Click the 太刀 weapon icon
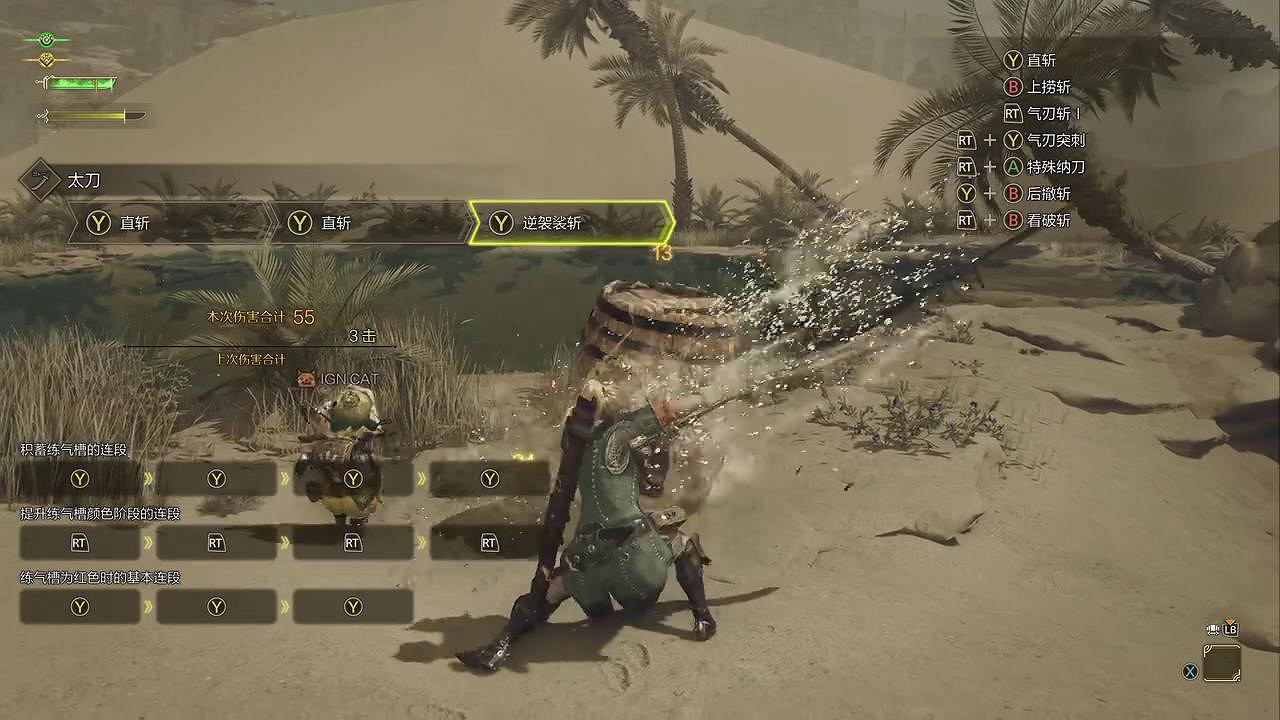This screenshot has width=1280, height=720. click(x=40, y=181)
